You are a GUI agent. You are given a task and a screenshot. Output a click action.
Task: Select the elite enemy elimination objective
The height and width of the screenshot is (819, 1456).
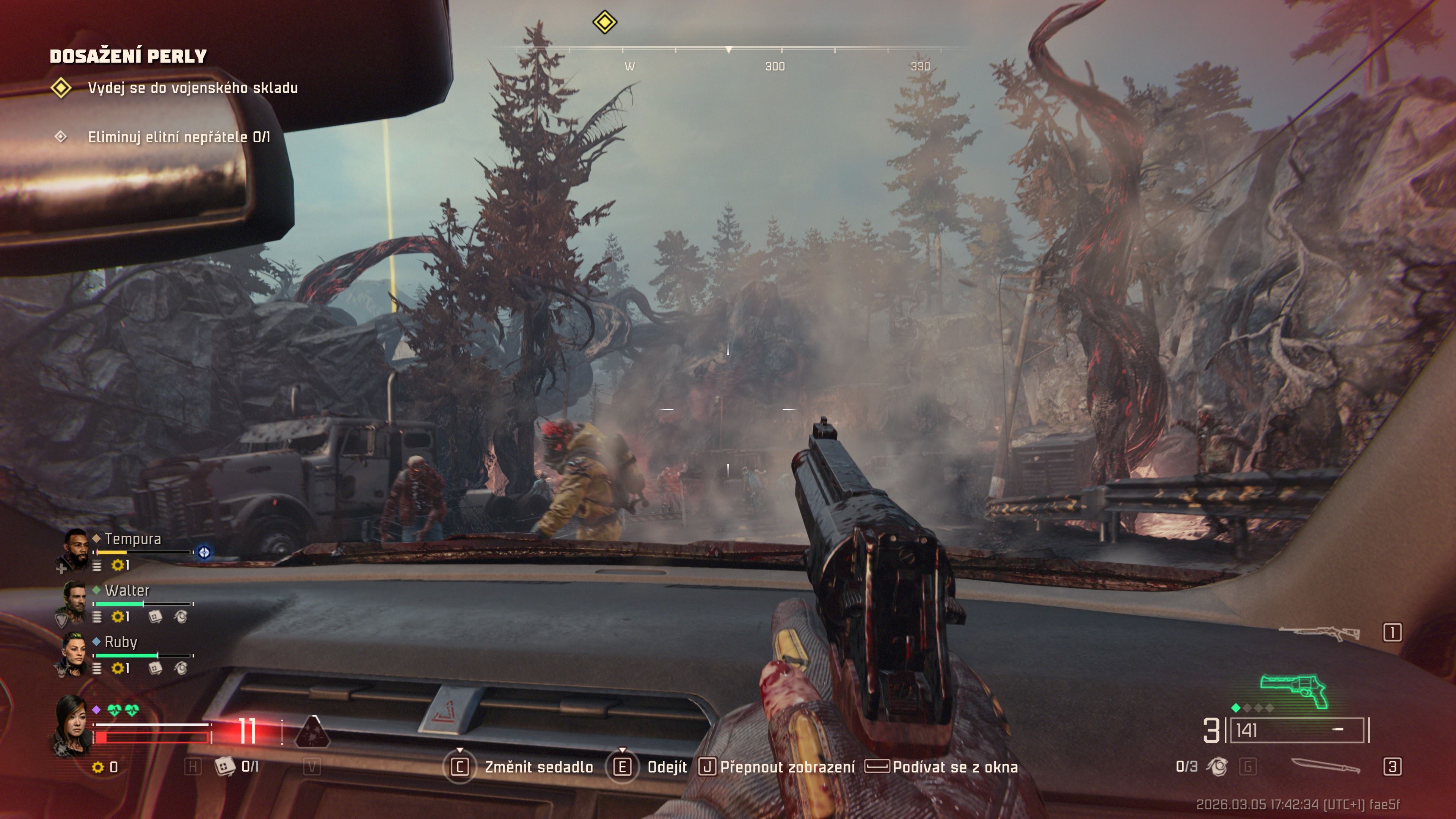[179, 137]
